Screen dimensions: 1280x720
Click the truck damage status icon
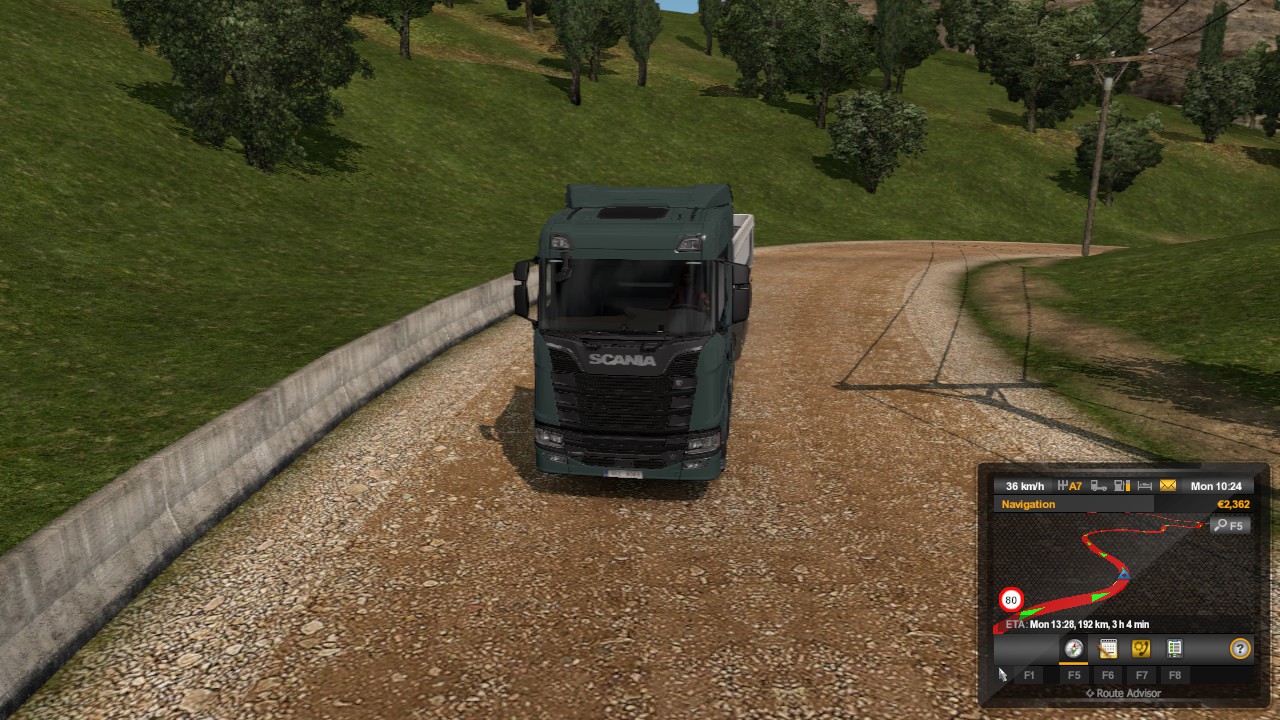1099,486
